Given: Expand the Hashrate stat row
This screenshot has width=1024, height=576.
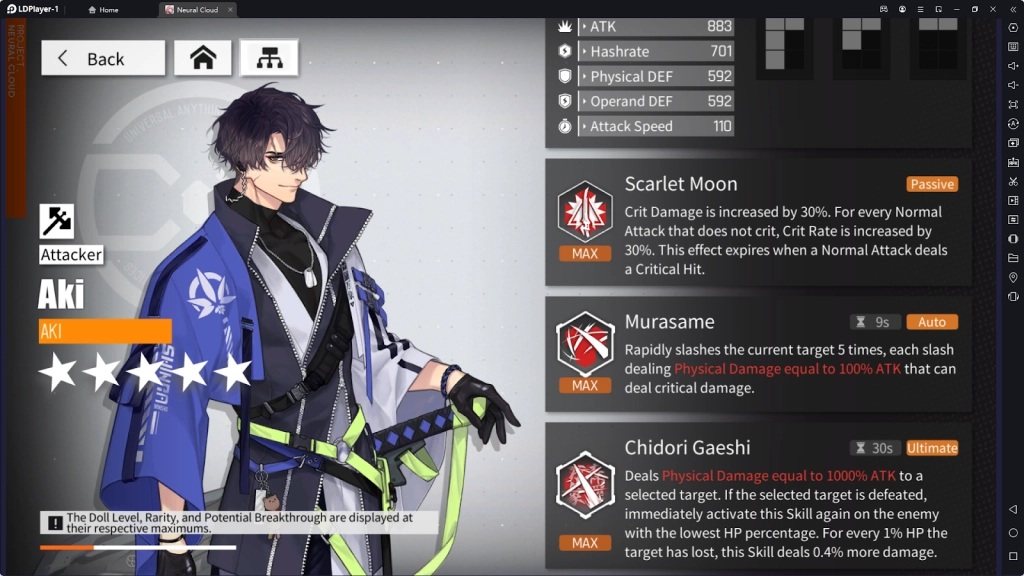Looking at the screenshot, I should coord(655,51).
